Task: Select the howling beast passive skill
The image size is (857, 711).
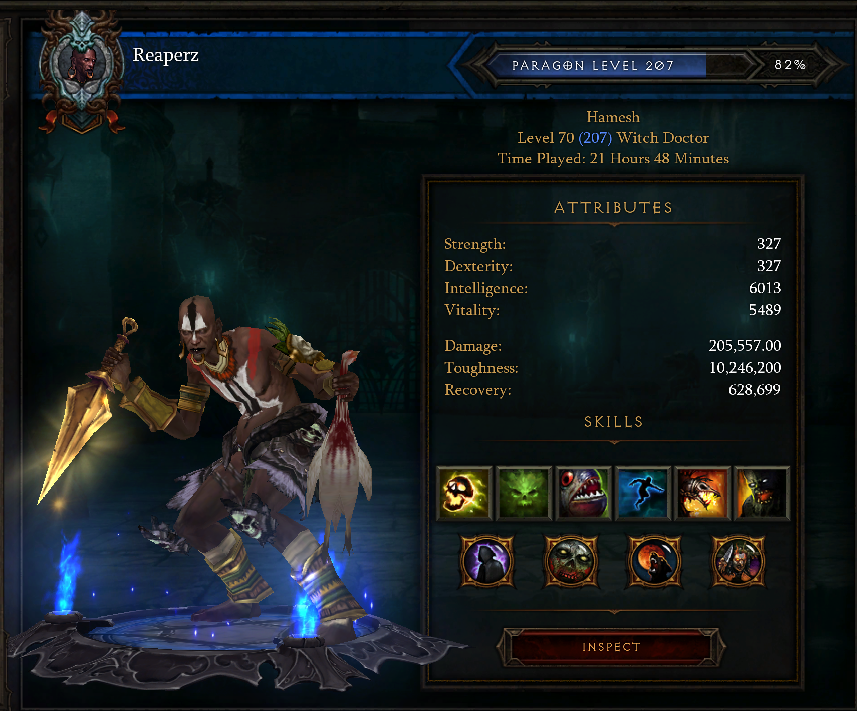Action: [x=653, y=561]
